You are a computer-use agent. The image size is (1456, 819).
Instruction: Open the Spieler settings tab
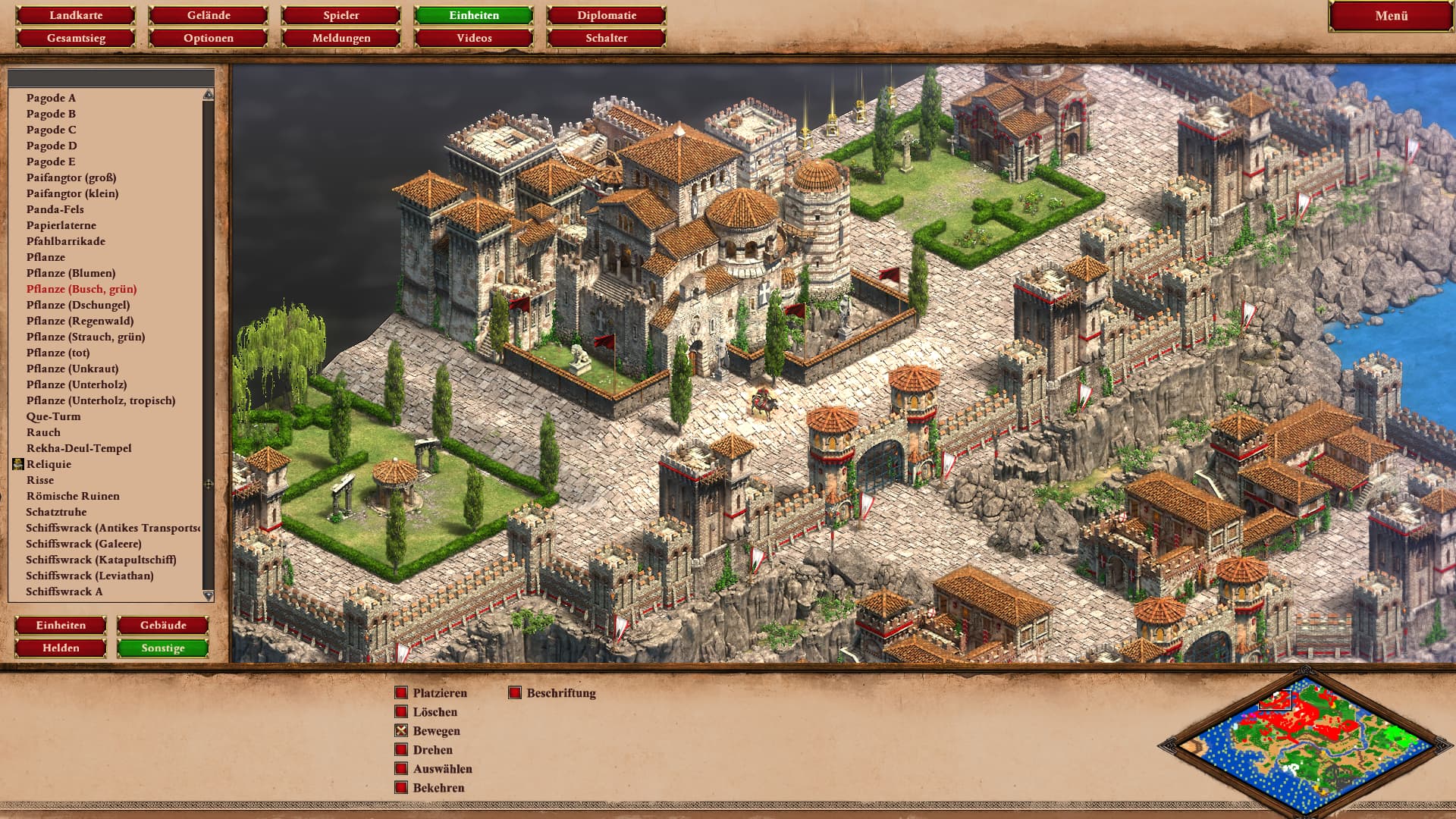tap(341, 15)
